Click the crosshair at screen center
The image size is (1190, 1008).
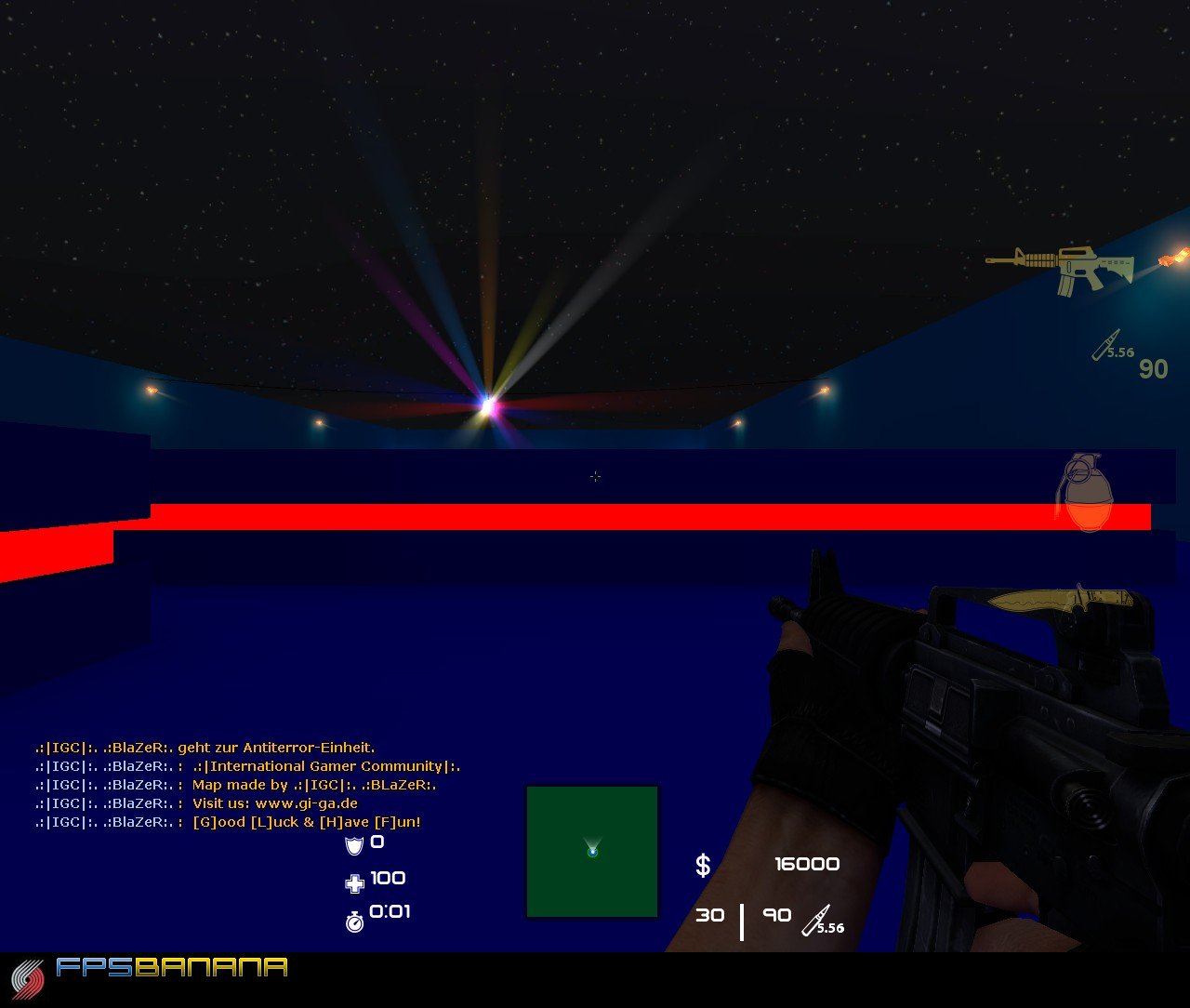pos(595,476)
